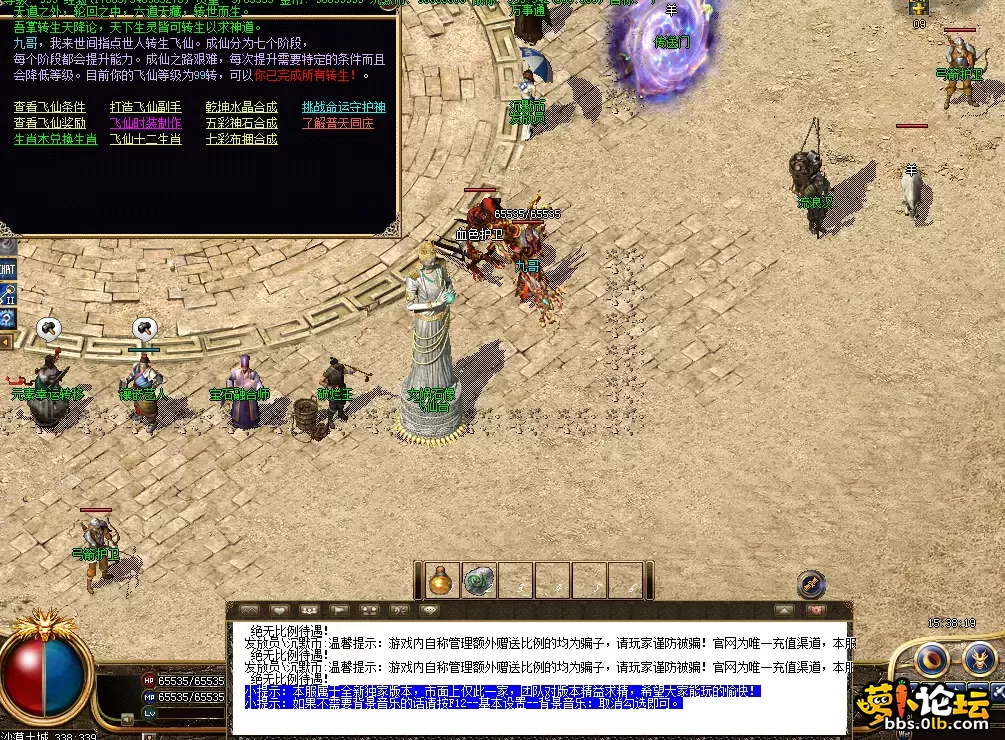Choose 查看飞仙奖励 in the NPC dialogue
1005x740 pixels.
click(x=49, y=123)
